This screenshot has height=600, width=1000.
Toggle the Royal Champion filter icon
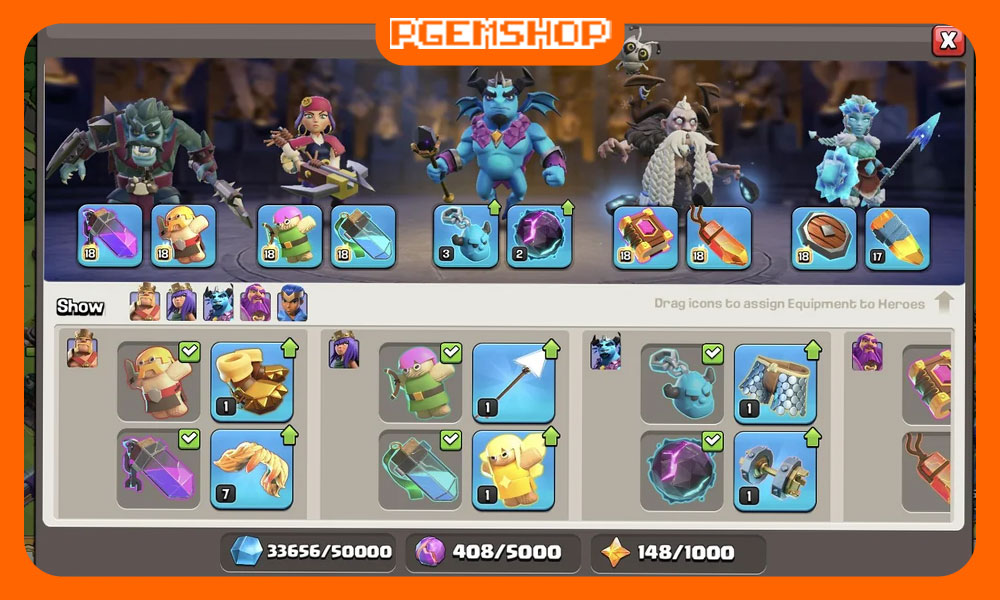click(291, 303)
